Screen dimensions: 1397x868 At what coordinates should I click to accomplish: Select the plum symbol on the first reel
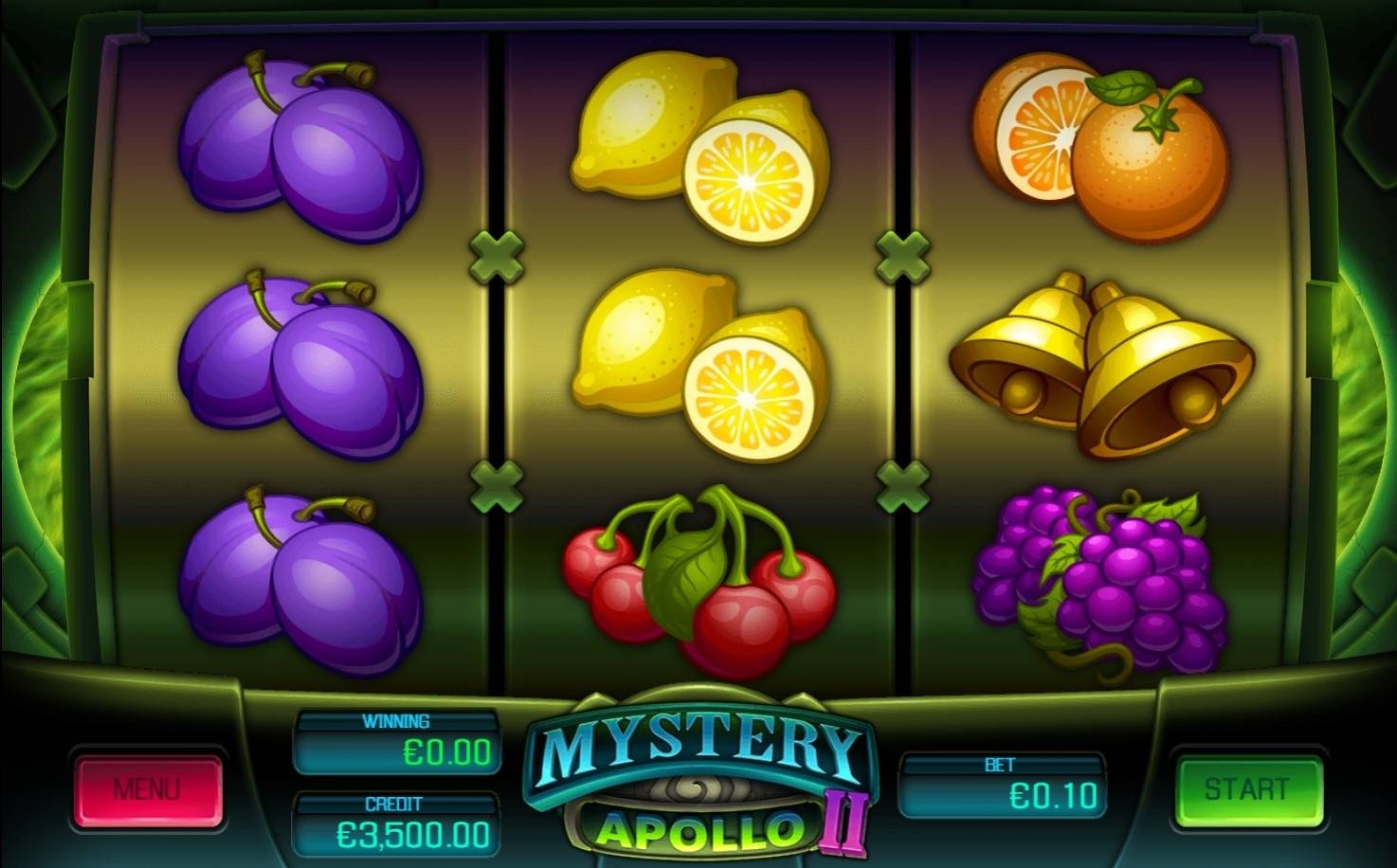point(303,152)
